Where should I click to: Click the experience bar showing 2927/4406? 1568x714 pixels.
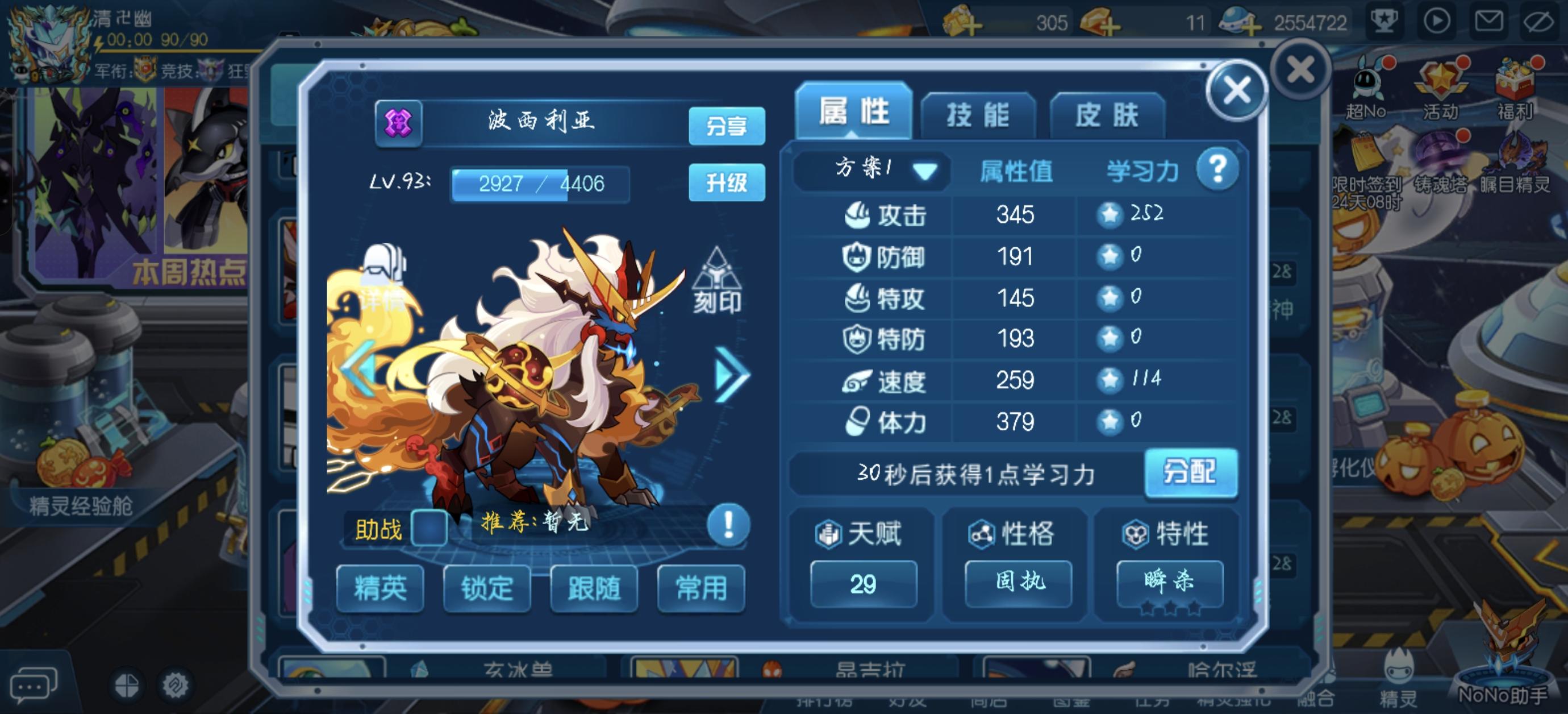539,184
